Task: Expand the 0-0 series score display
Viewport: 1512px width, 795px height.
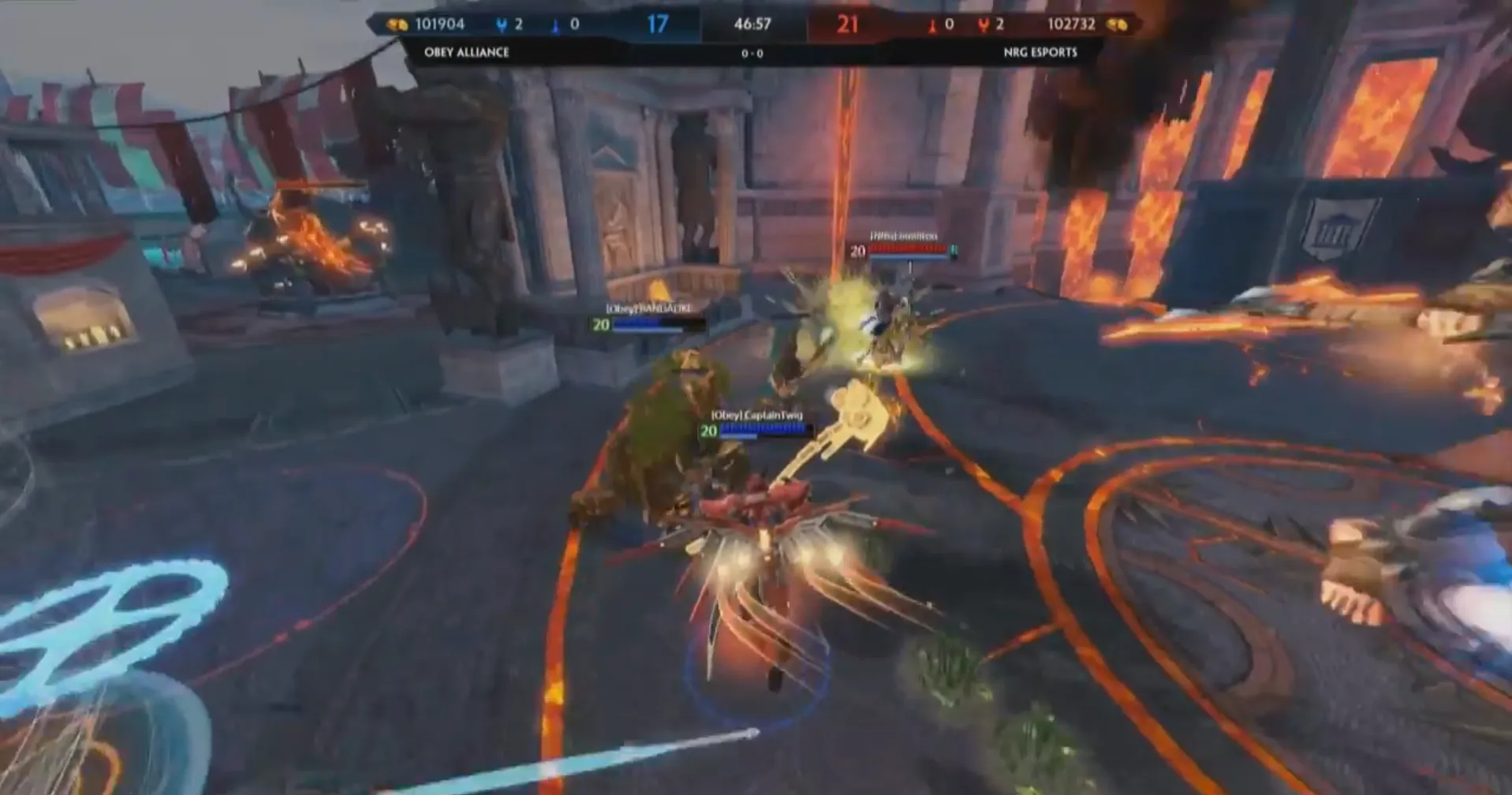Action: point(752,54)
